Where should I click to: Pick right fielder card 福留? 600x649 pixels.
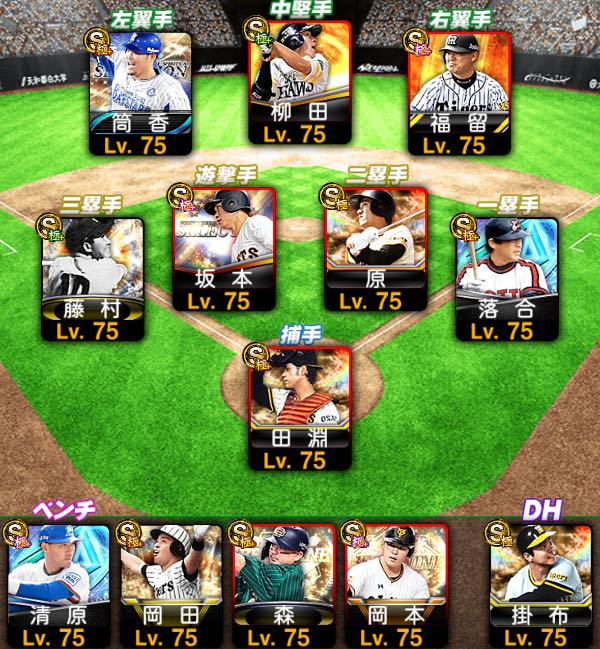[460, 92]
